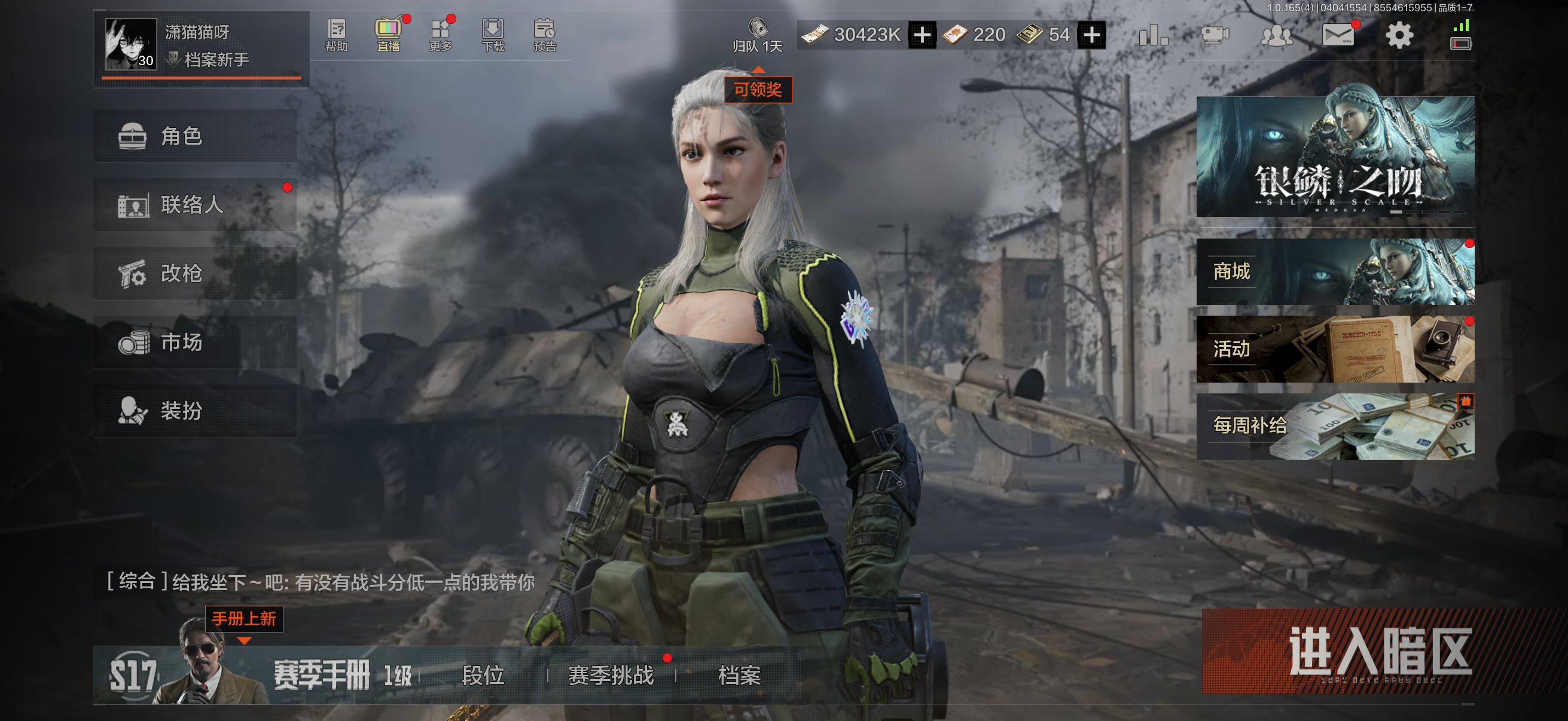View the 活动 events panel
This screenshot has height=721, width=1568.
[x=1335, y=349]
